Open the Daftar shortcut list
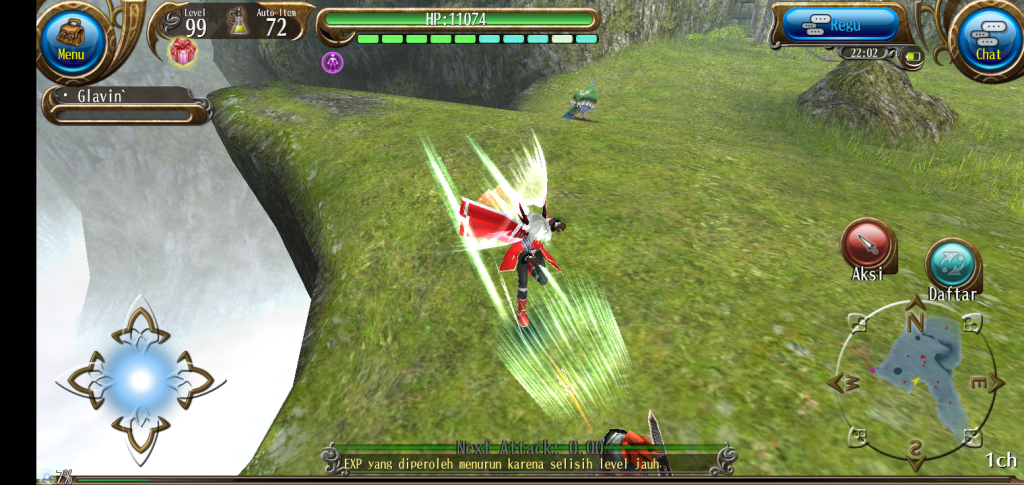Image resolution: width=1024 pixels, height=485 pixels. [x=952, y=266]
